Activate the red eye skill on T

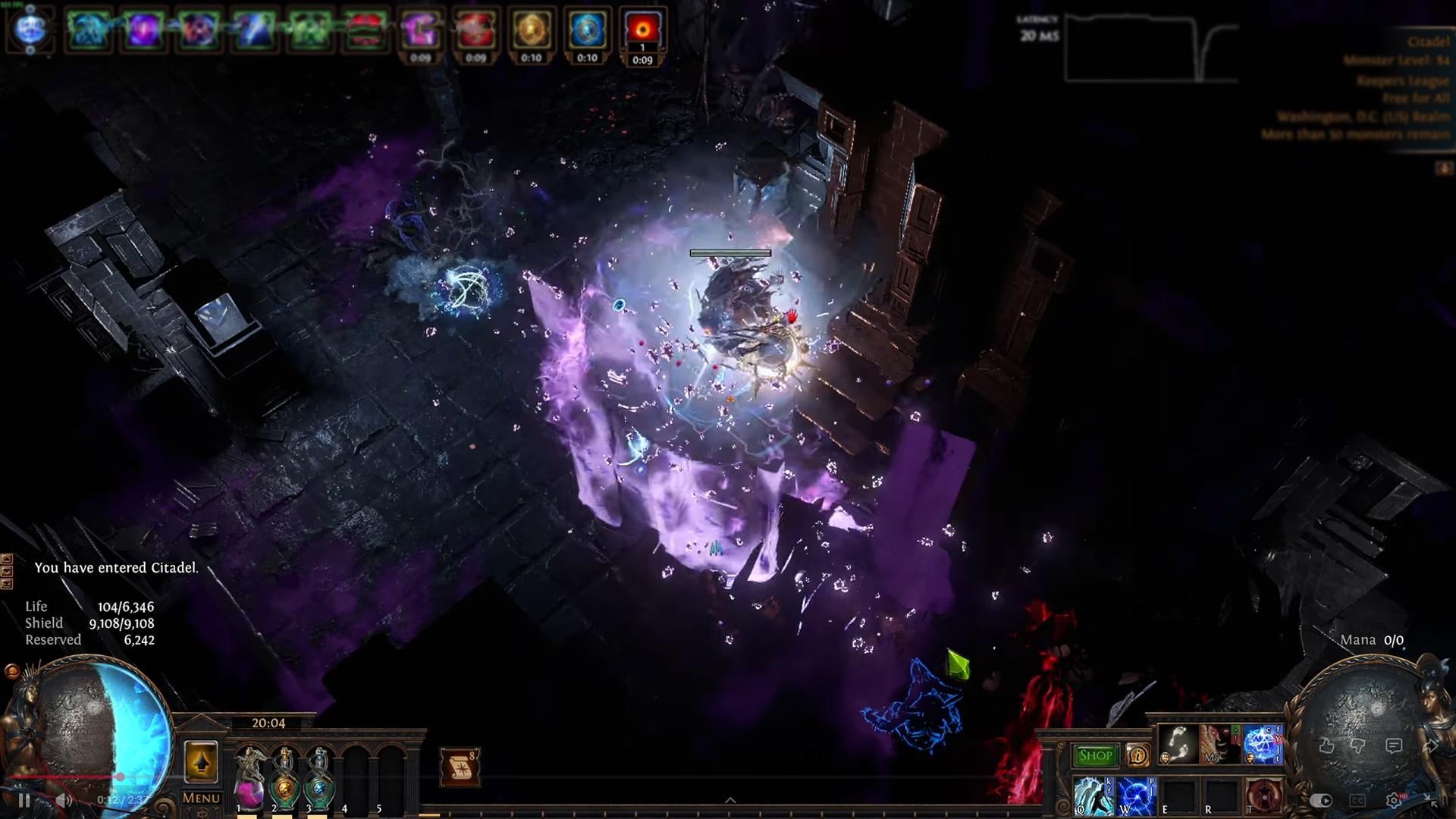(1263, 796)
